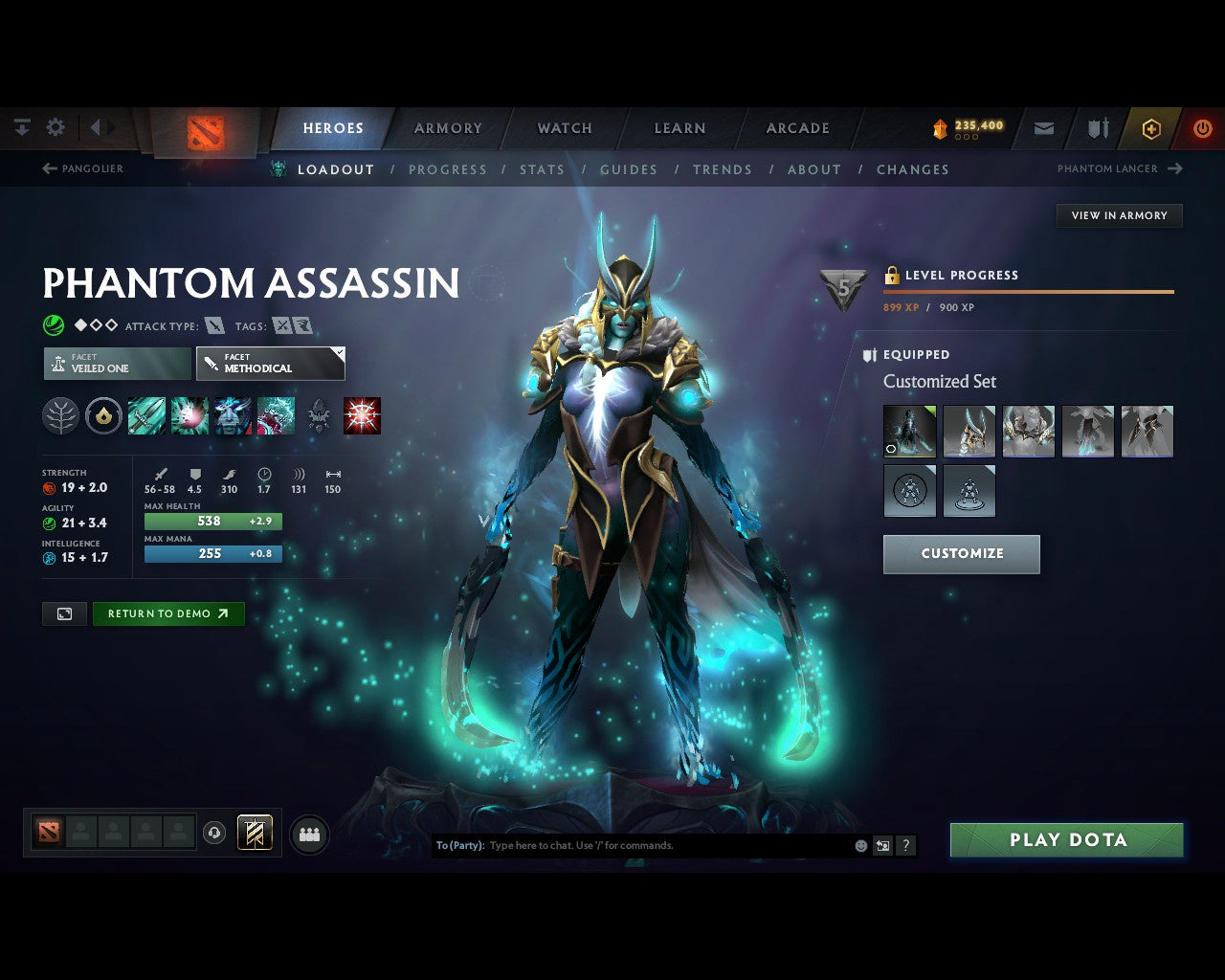This screenshot has width=1225, height=980.
Task: Open the Armory shield and sword icon
Action: (1097, 127)
